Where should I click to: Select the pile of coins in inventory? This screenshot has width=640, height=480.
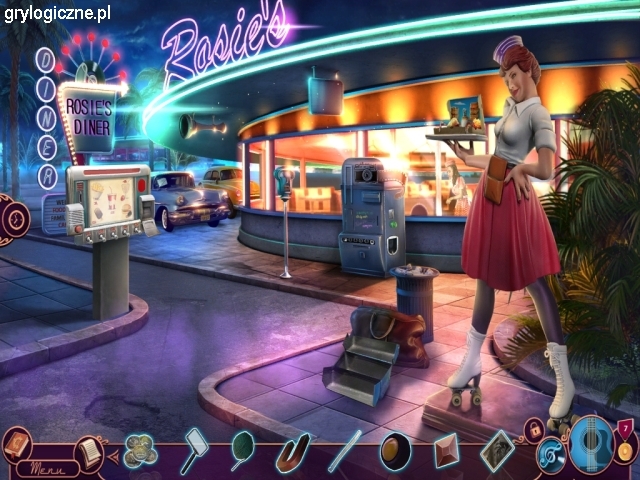(141, 449)
